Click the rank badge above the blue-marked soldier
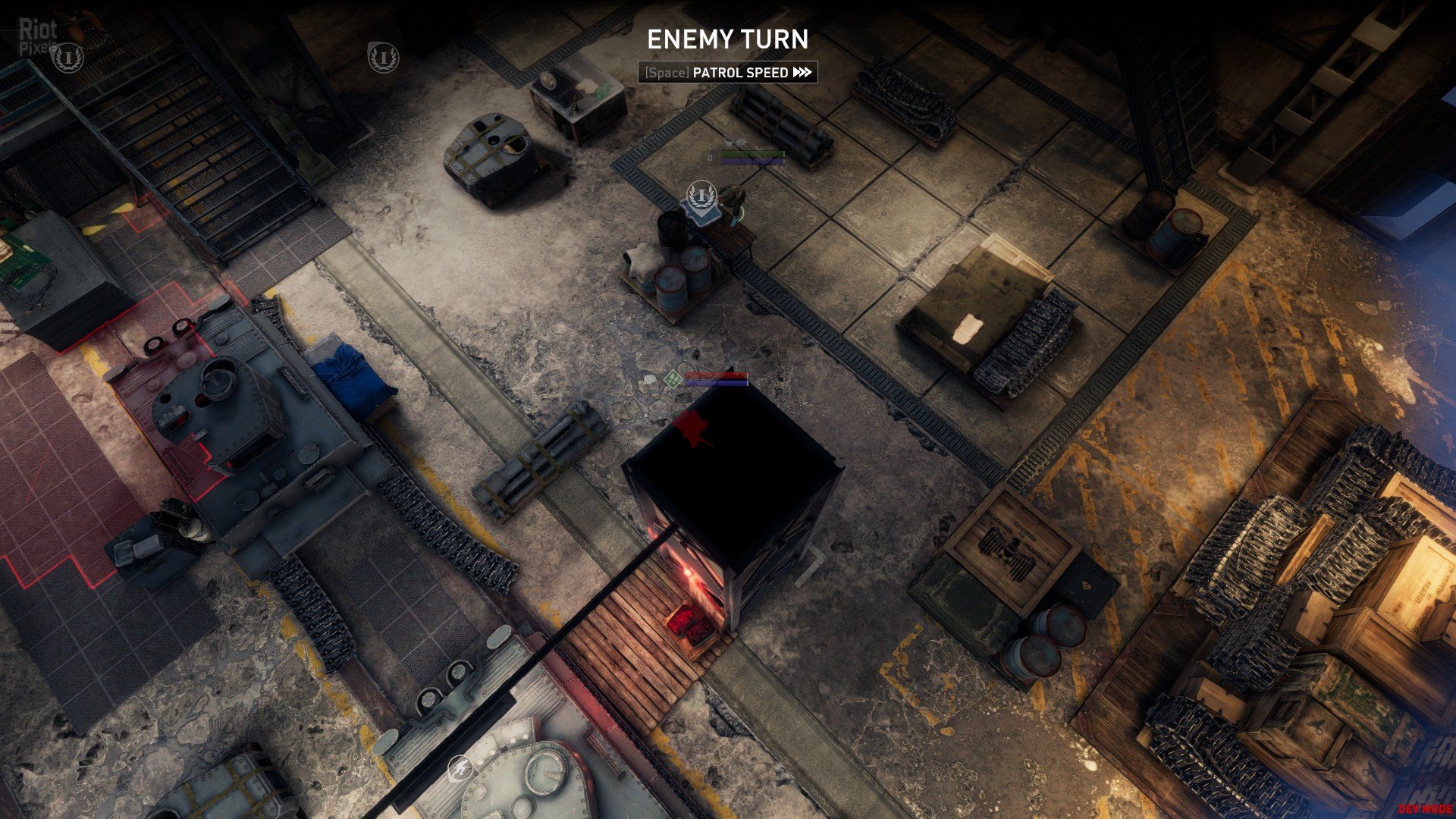This screenshot has height=819, width=1456. coord(701,196)
